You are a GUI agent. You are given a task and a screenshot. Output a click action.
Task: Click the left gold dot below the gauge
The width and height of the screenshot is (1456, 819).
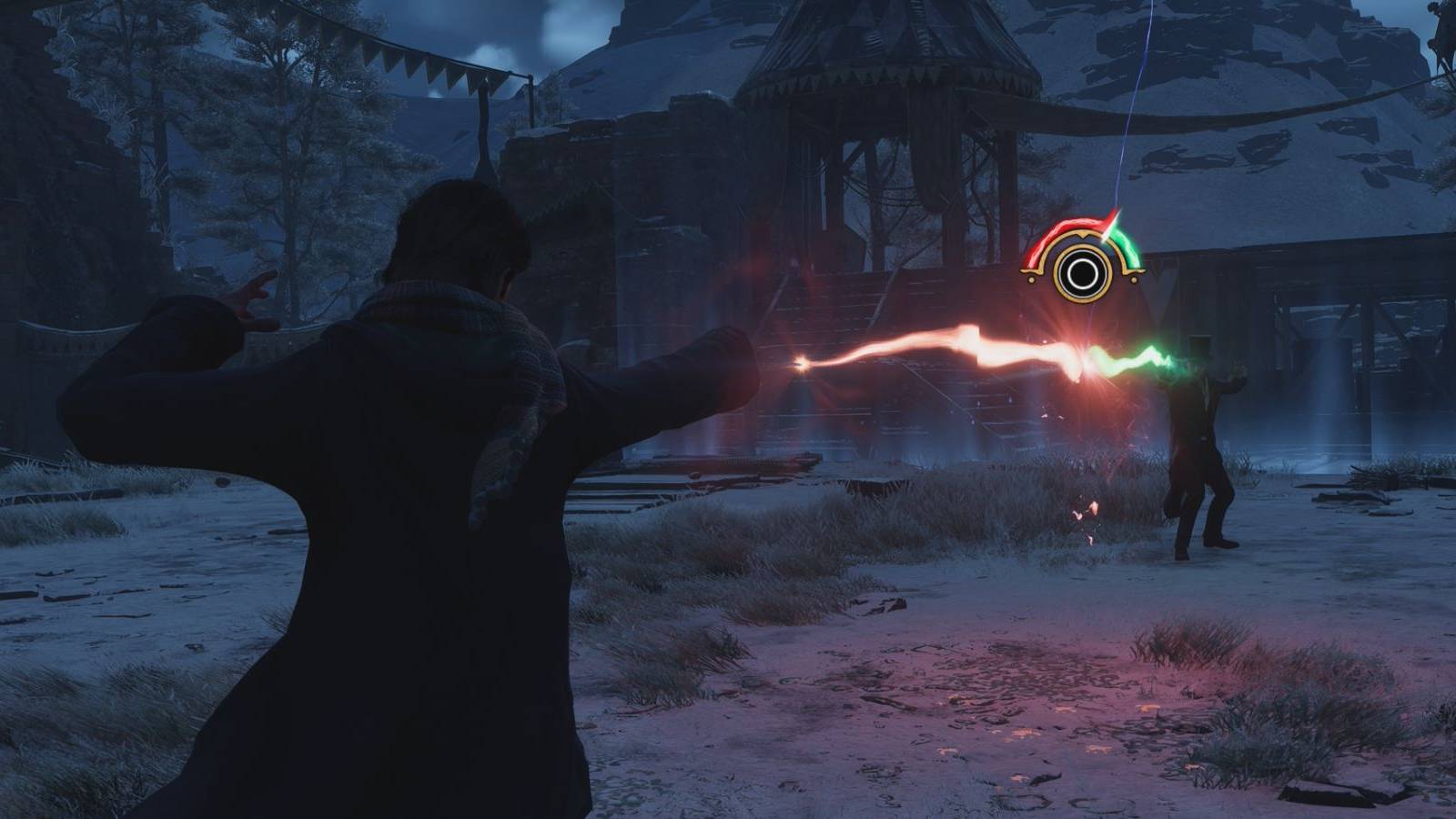click(x=1032, y=279)
